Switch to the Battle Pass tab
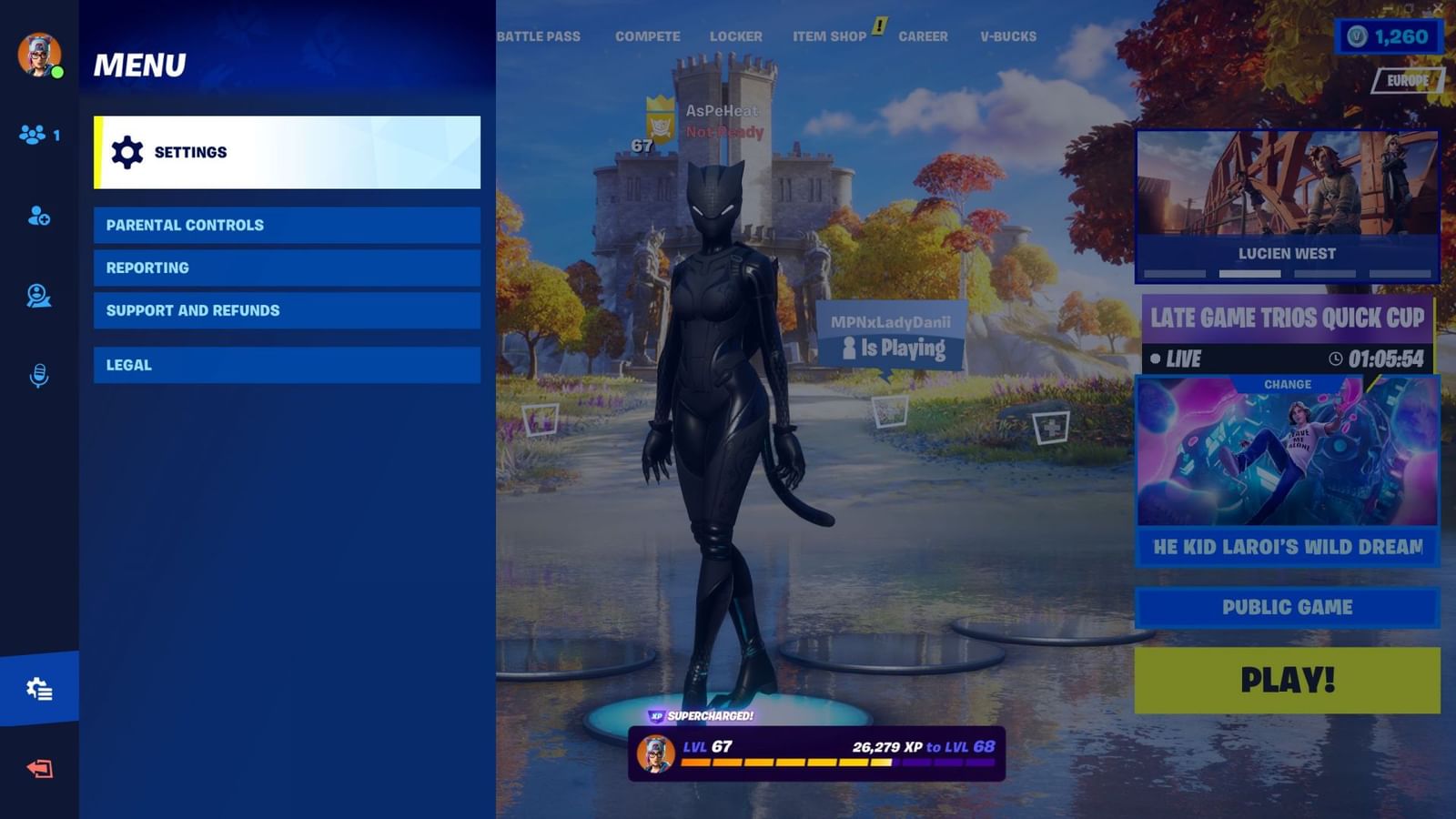 point(539,36)
